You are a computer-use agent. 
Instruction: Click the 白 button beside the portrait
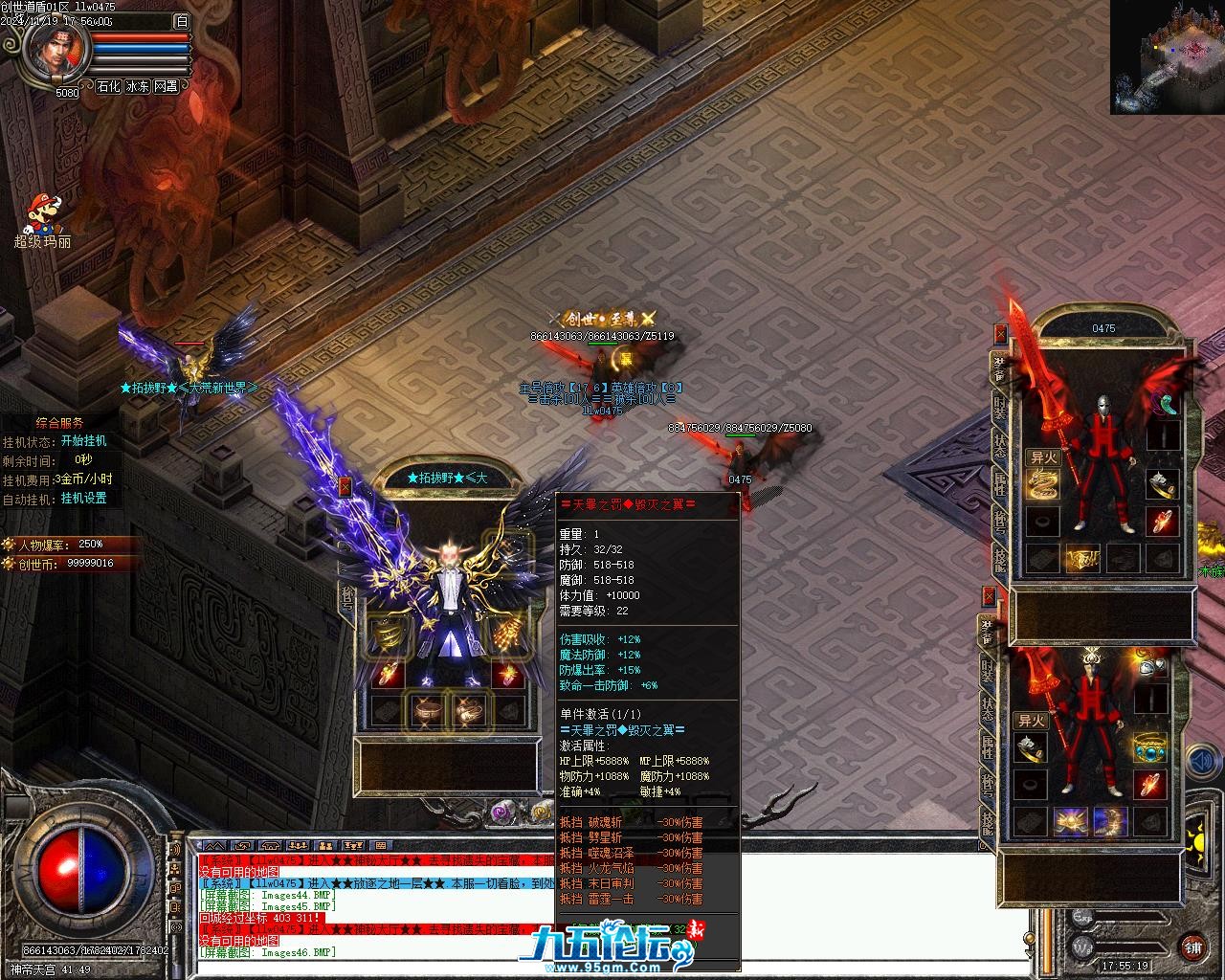pos(182,21)
